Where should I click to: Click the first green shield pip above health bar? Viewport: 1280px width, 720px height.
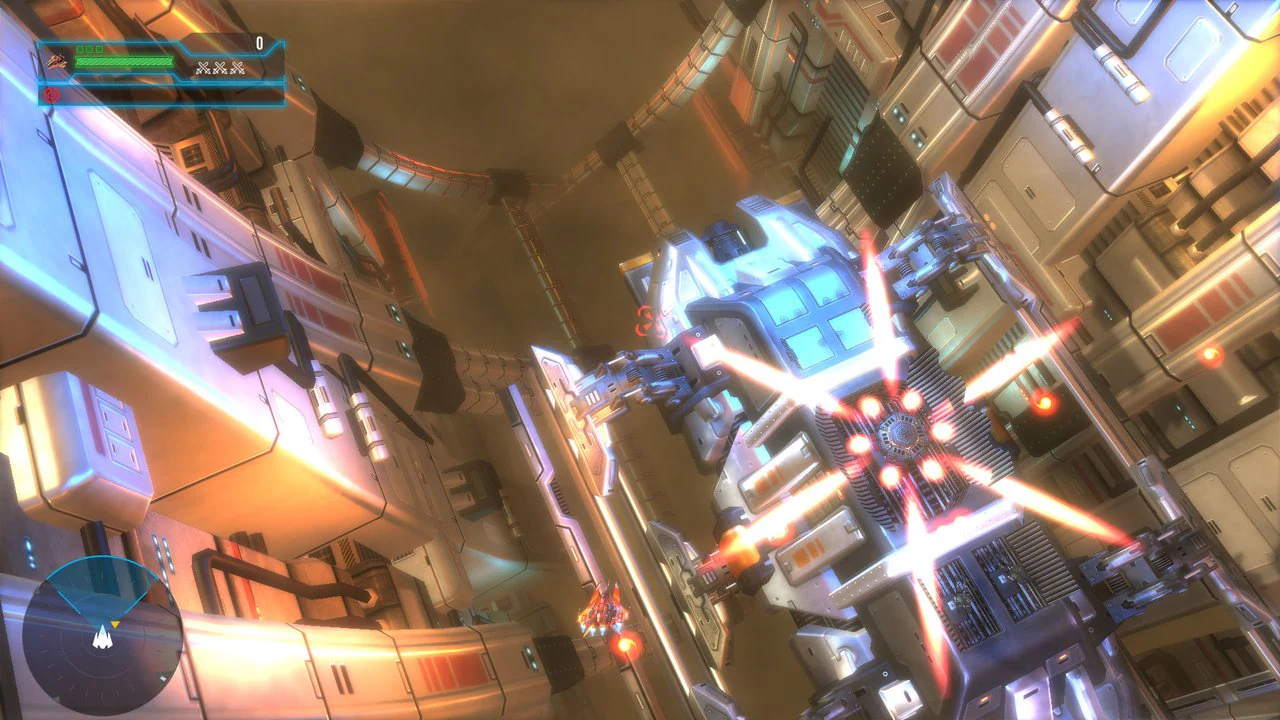coord(81,50)
